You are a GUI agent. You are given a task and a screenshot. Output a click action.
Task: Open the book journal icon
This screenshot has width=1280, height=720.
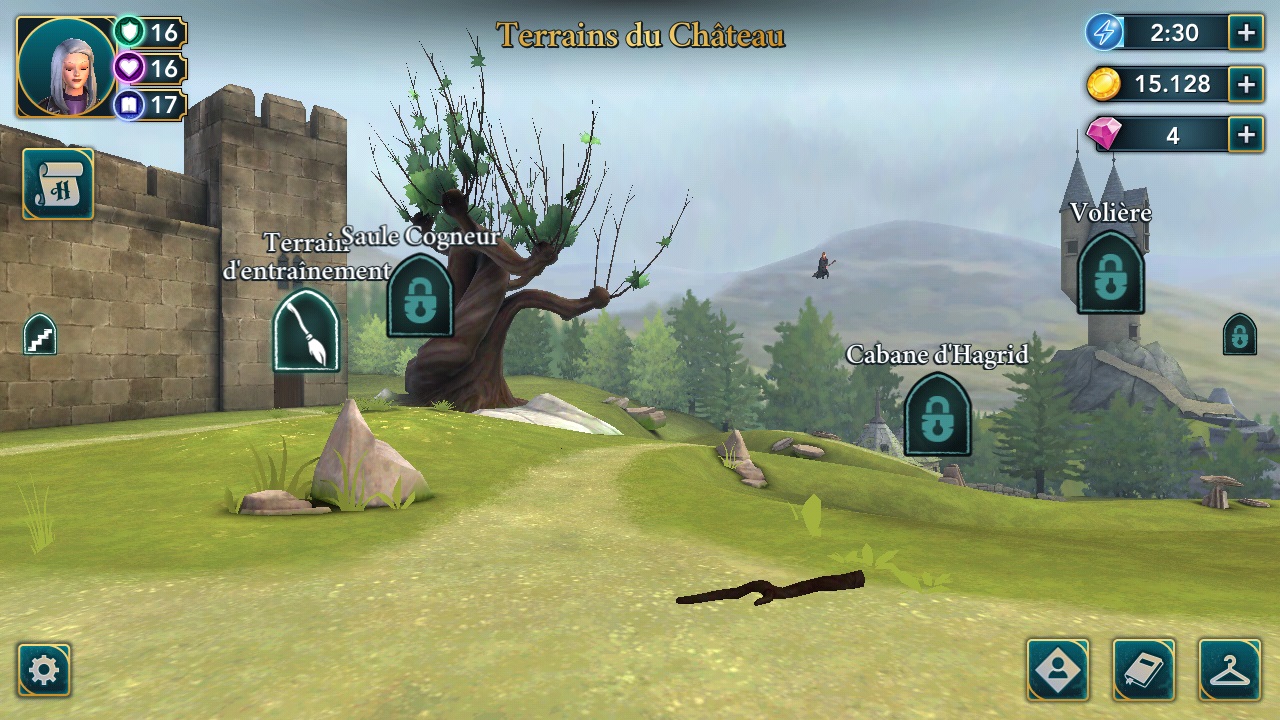(1143, 669)
